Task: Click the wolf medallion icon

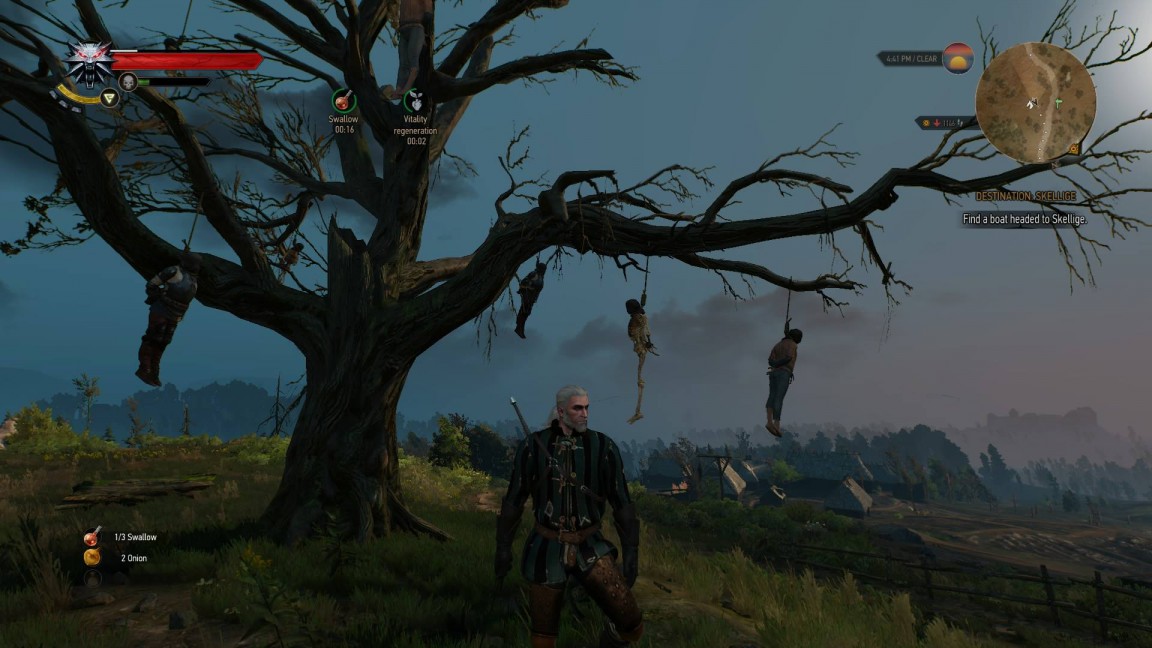Action: coord(90,62)
